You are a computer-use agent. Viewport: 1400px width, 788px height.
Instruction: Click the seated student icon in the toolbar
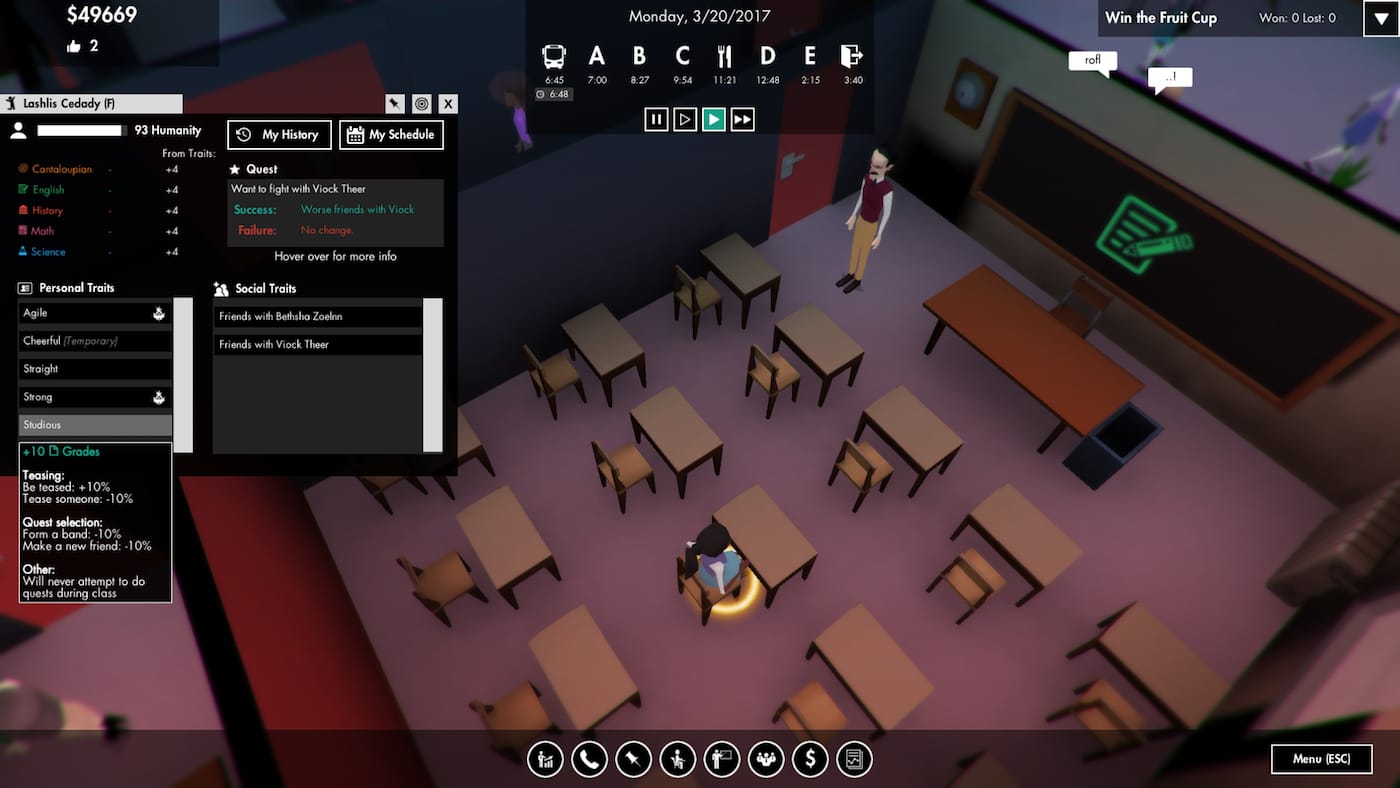(x=677, y=759)
